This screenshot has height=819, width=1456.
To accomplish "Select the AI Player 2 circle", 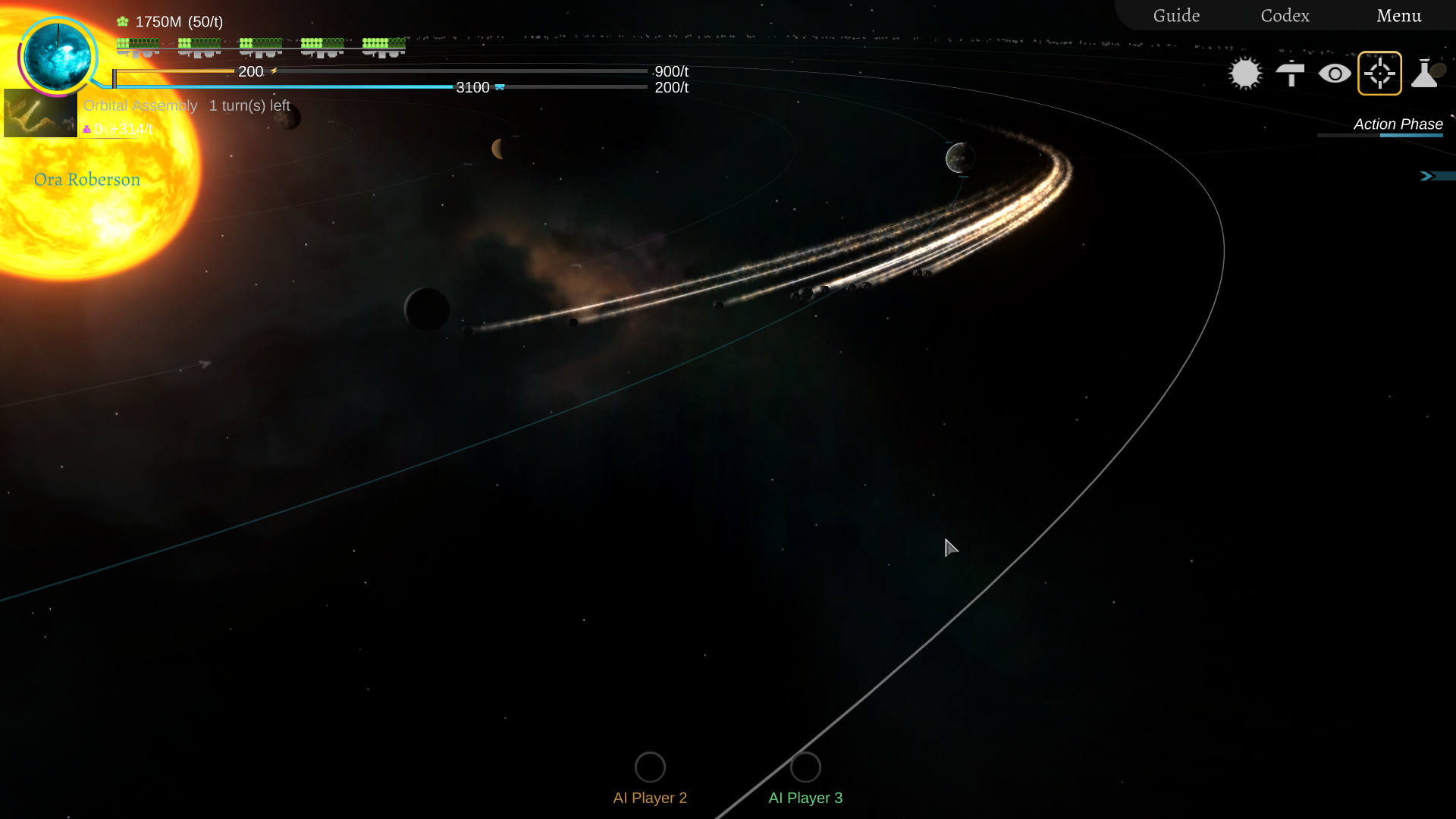I will click(650, 767).
